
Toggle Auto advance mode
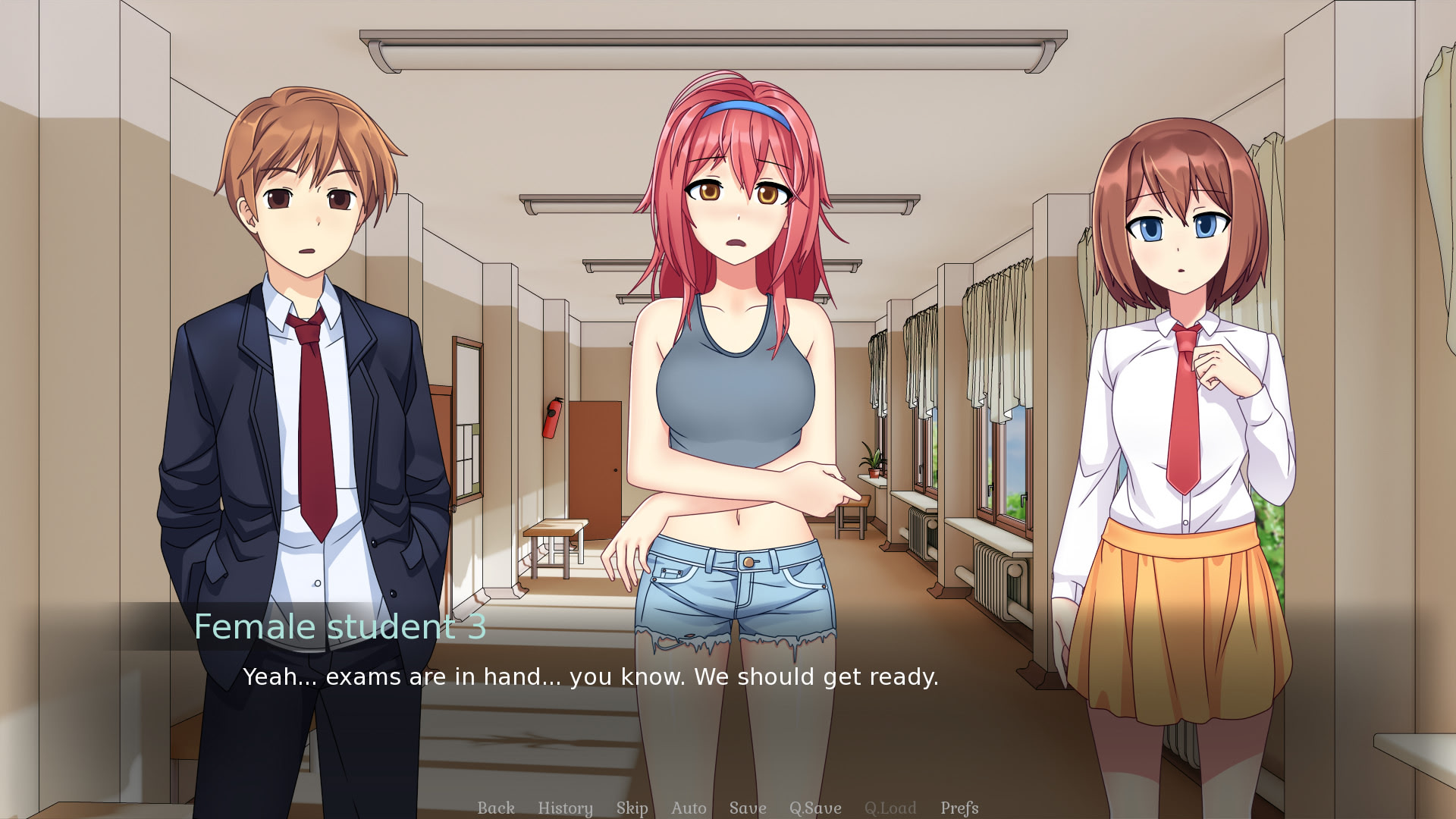(689, 808)
